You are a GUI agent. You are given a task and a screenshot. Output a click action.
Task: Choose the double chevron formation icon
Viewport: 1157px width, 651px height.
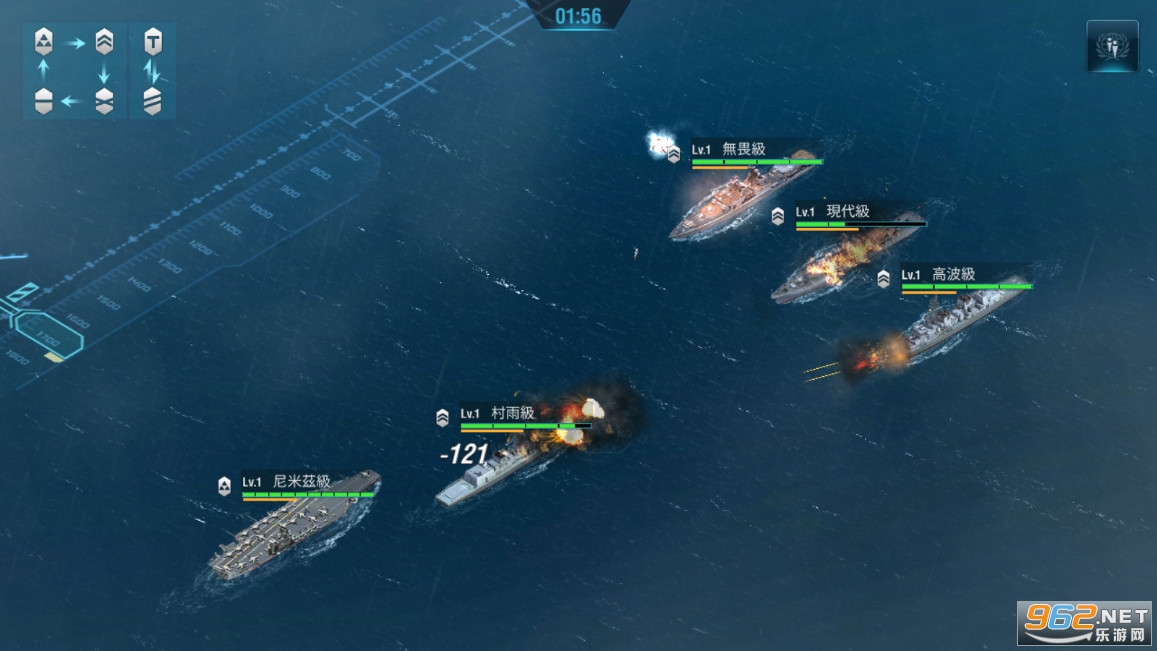[x=104, y=42]
